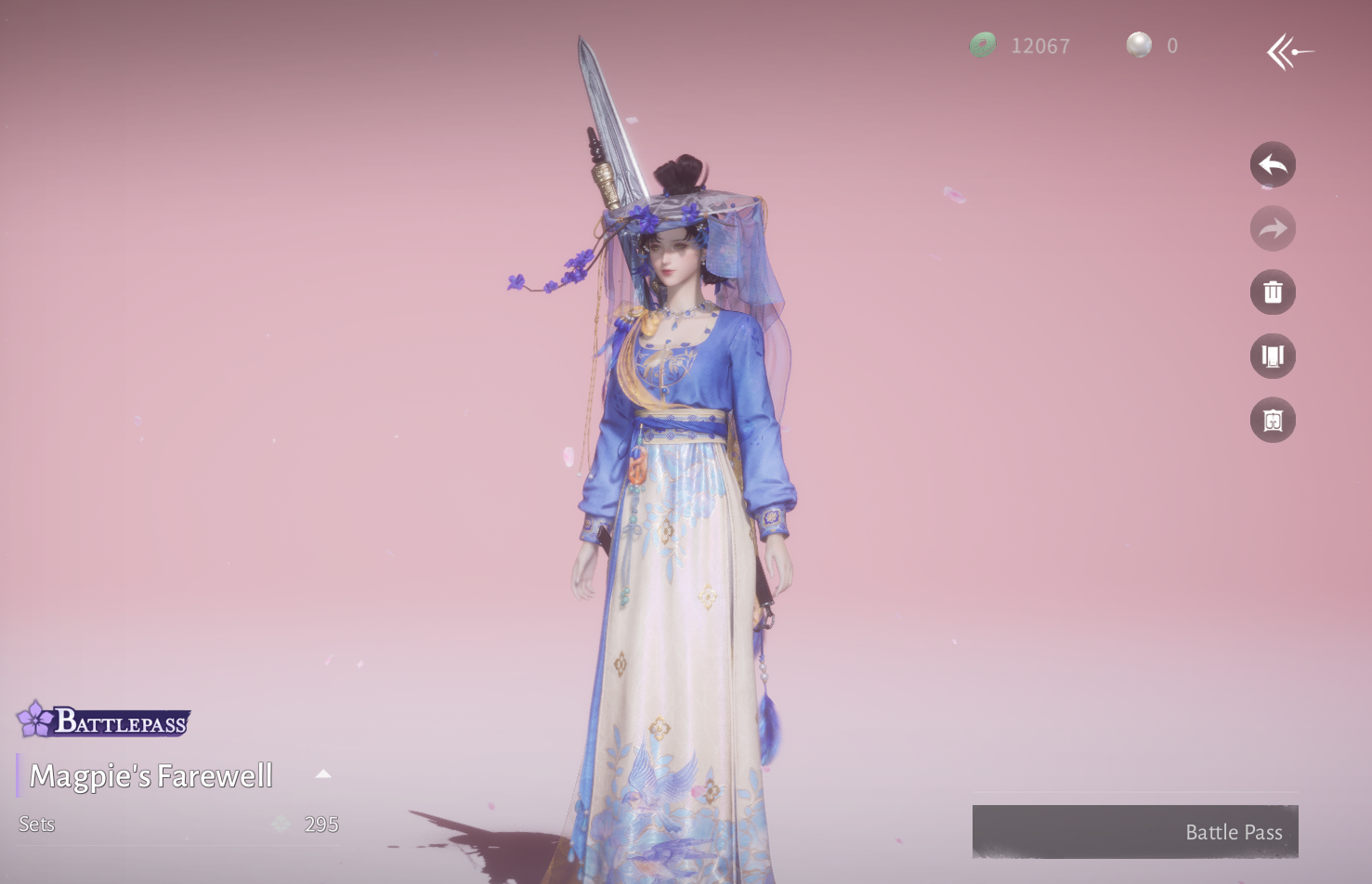Screen dimensions: 1372x884
Task: Open the Battle Pass button
Action: tap(1134, 832)
